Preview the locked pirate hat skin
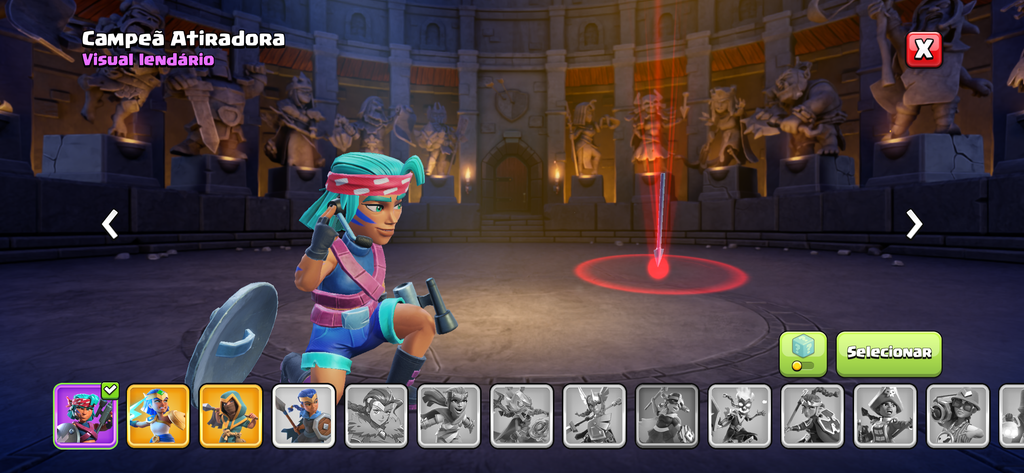Viewport: 1024px width, 473px height. pyautogui.click(x=886, y=415)
